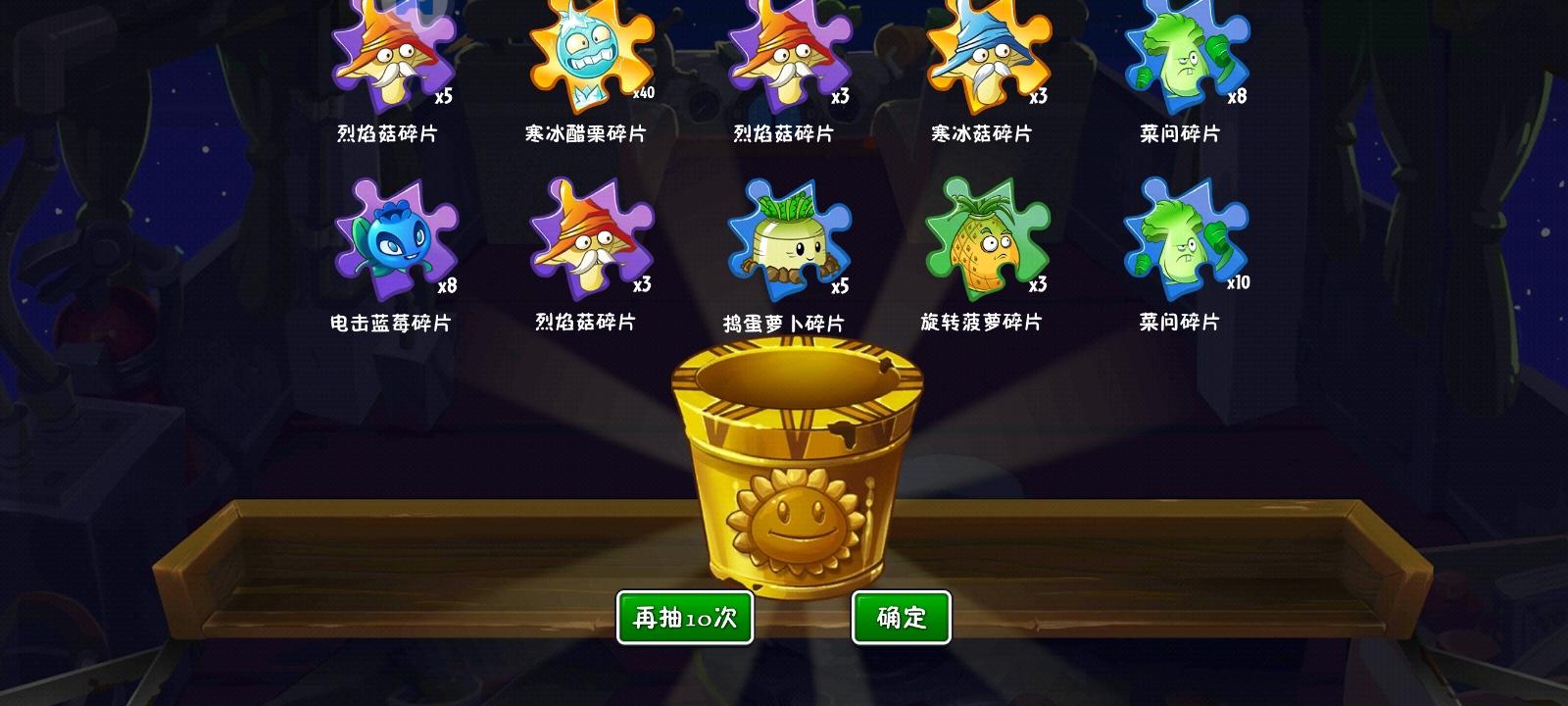Click the 捣蛋萝卜碎片 label text
The width and height of the screenshot is (1568, 706).
pos(784,321)
